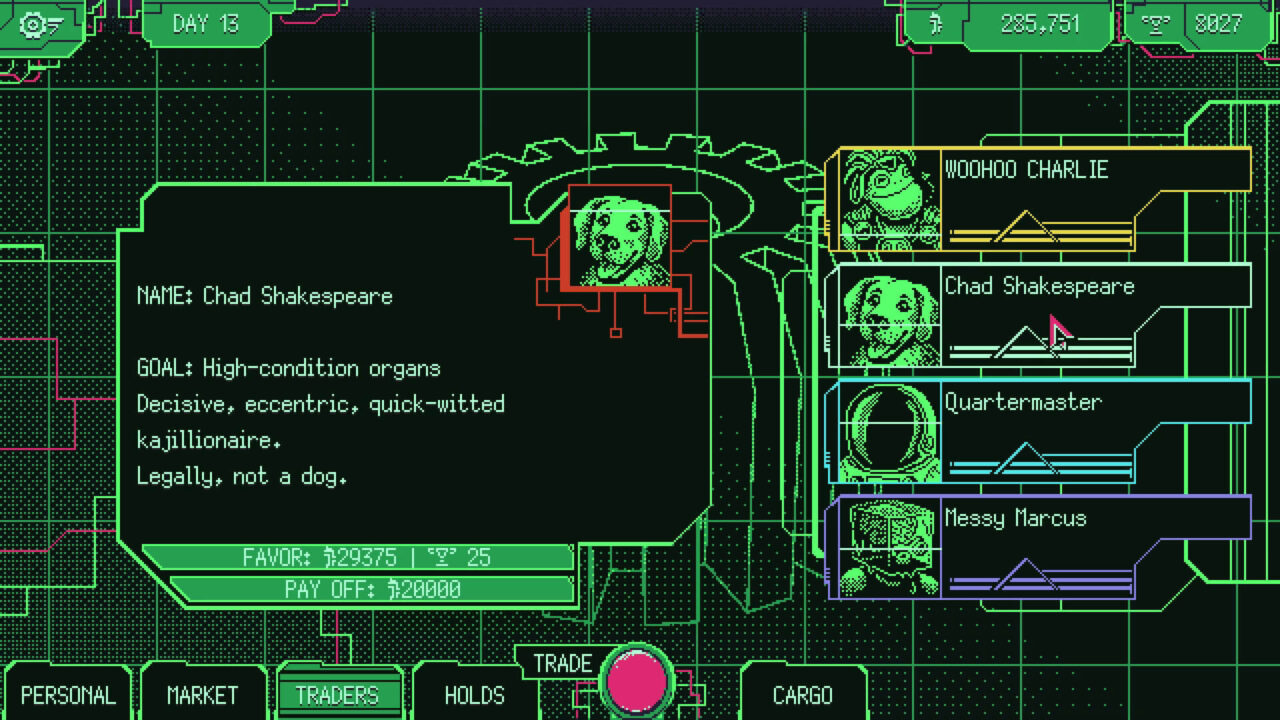The width and height of the screenshot is (1280, 720).
Task: Select the Messy Marcus name entry
Action: (1016, 518)
